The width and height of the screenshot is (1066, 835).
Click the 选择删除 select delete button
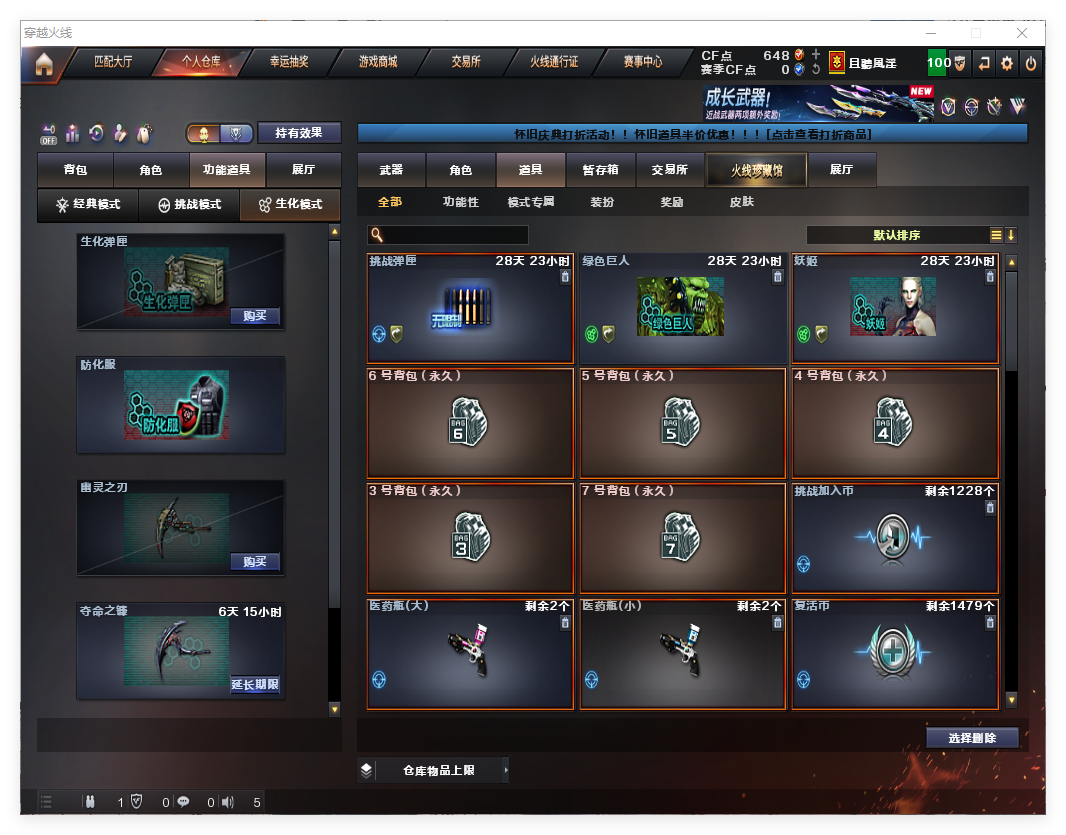point(971,738)
